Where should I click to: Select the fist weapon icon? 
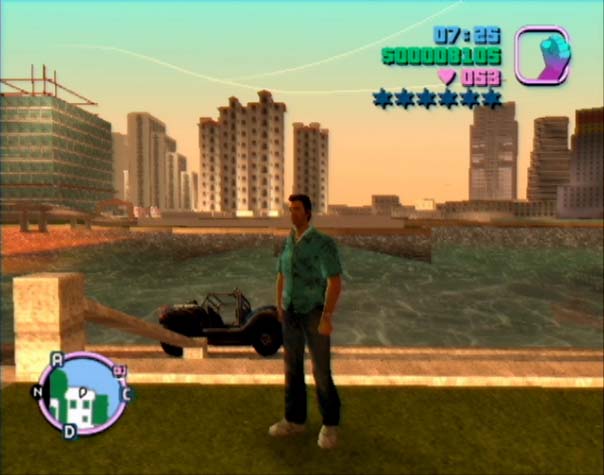[x=542, y=55]
